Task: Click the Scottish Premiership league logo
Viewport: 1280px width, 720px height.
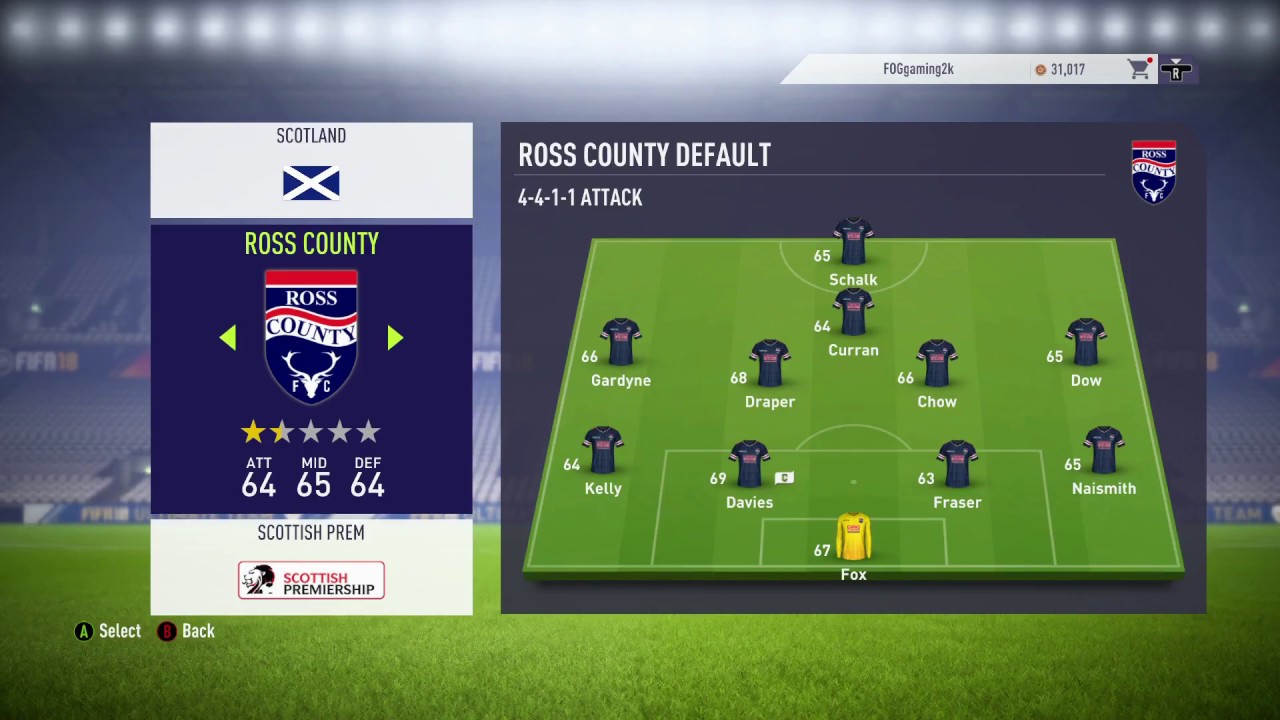Action: (311, 580)
